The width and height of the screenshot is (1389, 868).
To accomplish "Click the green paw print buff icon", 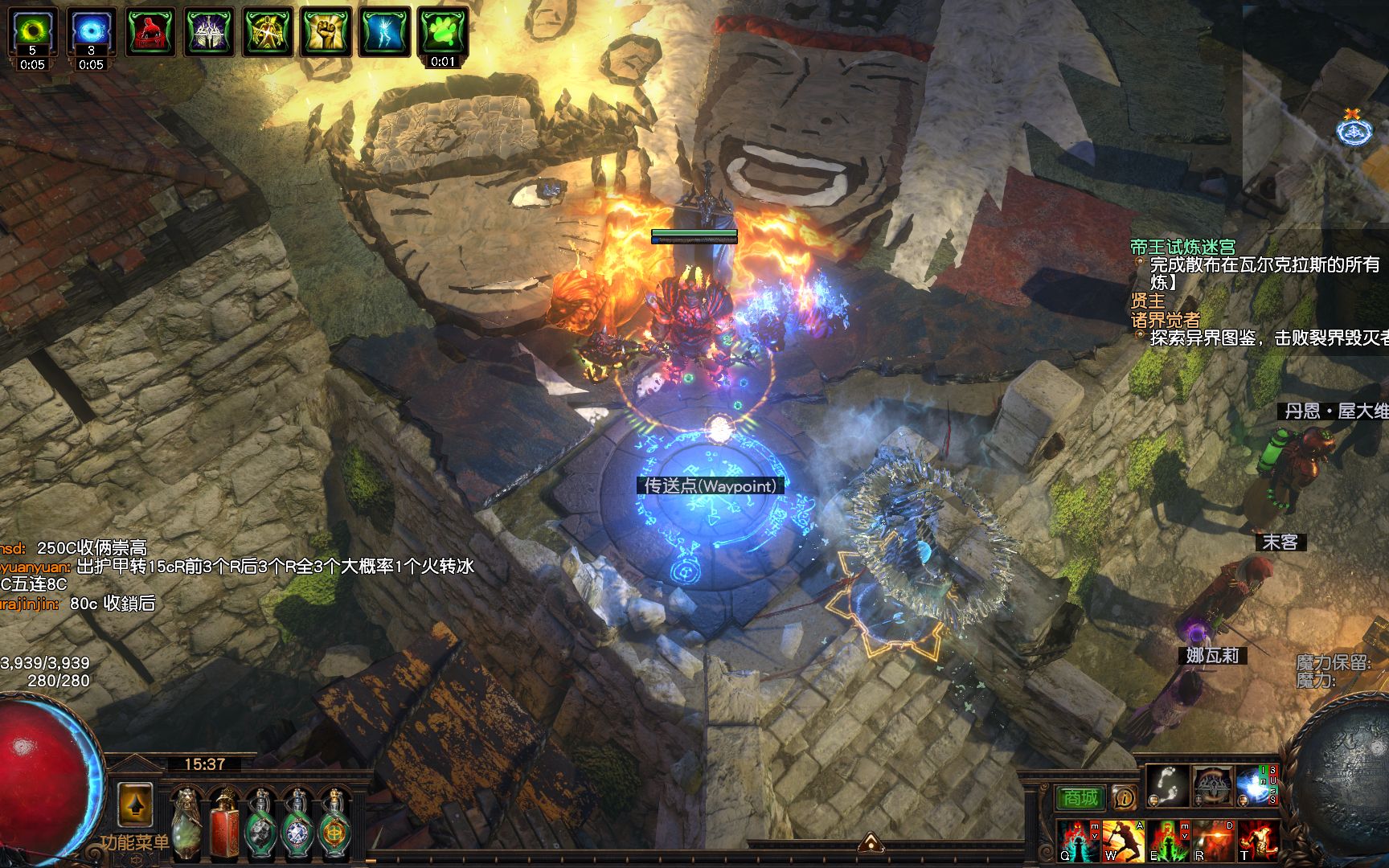I will click(x=443, y=32).
